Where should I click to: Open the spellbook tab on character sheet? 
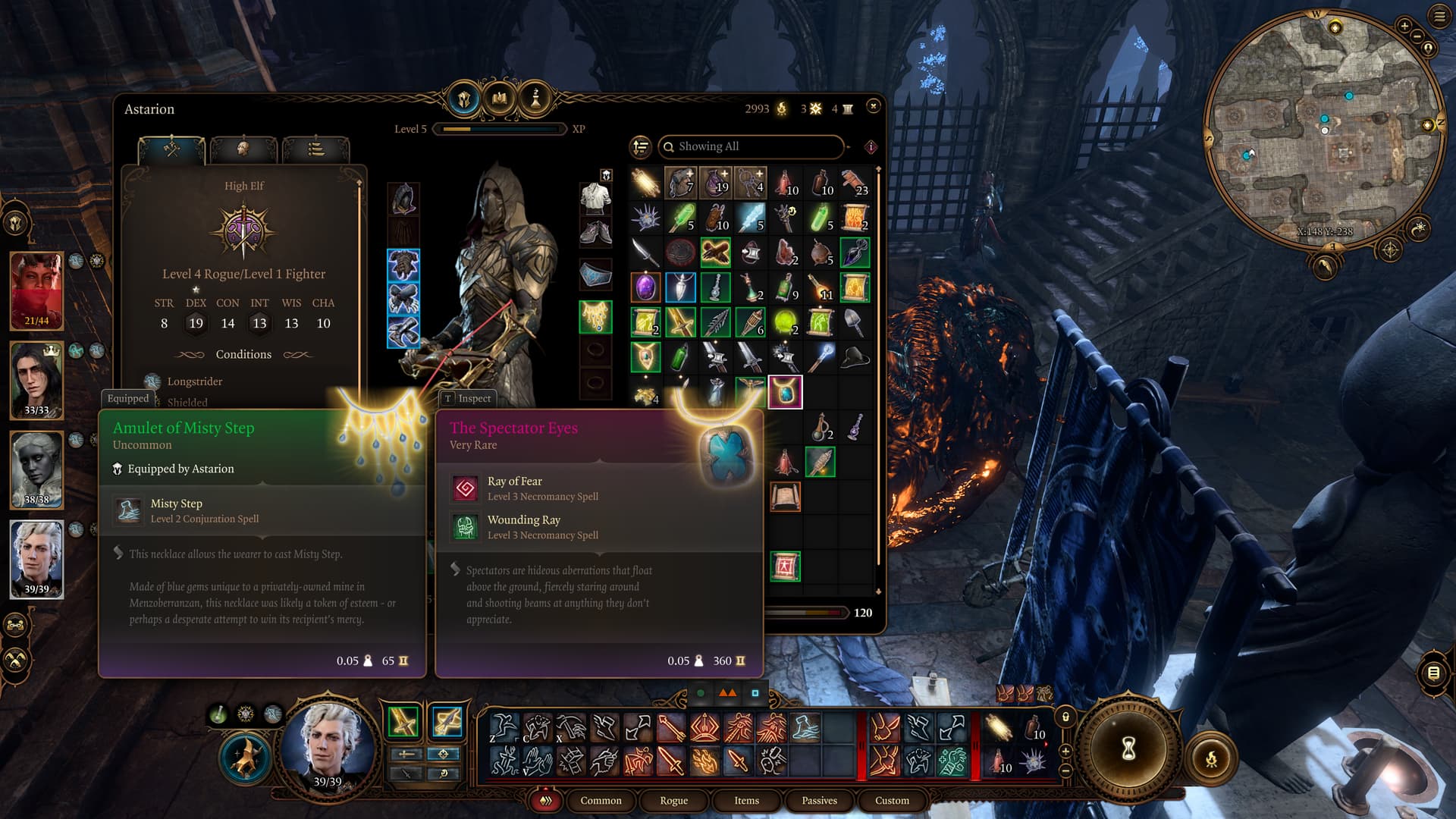click(x=500, y=99)
